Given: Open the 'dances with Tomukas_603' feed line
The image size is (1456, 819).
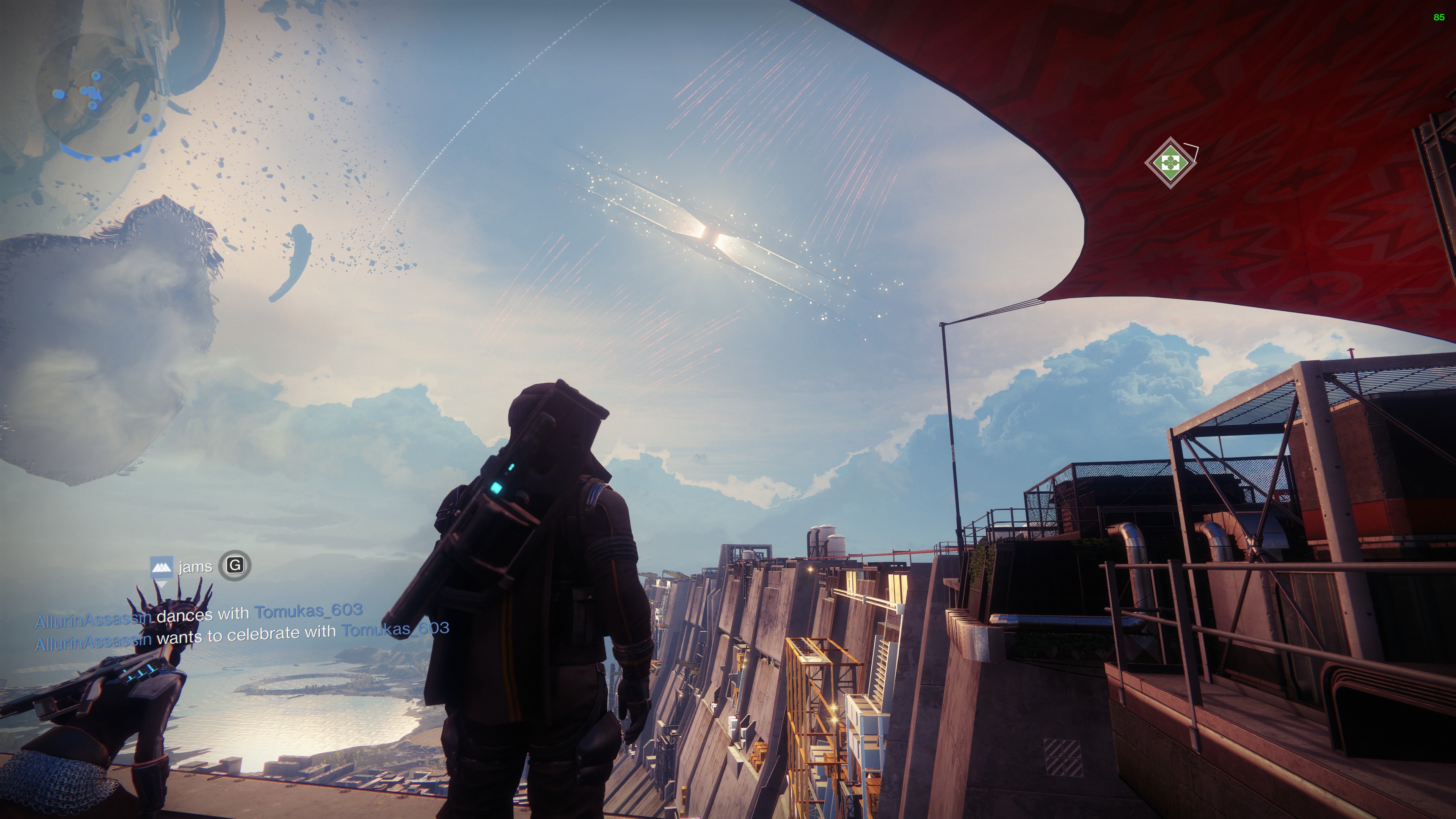Looking at the screenshot, I should 199,615.
